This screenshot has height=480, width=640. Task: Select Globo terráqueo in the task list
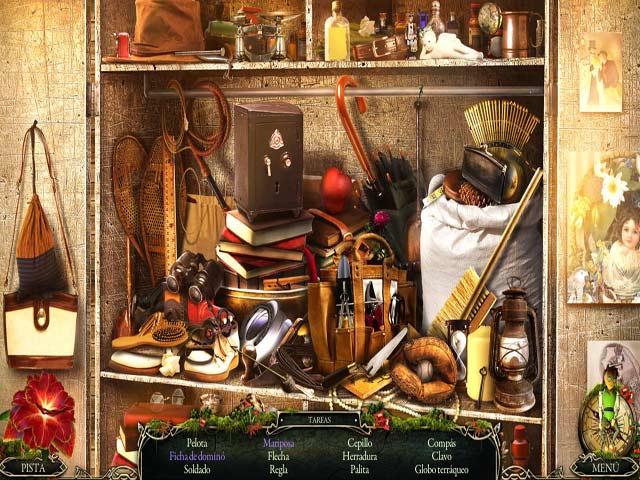441,469
